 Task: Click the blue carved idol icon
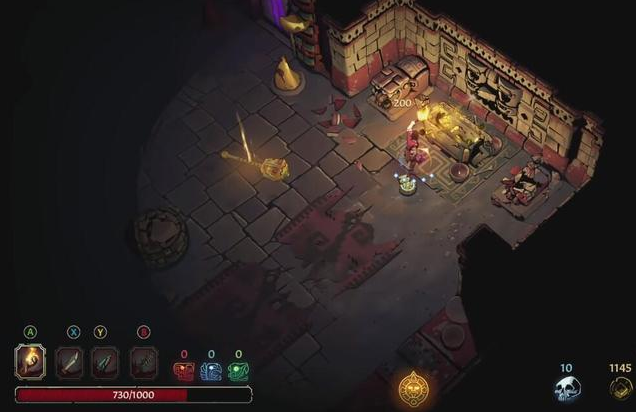(211, 372)
